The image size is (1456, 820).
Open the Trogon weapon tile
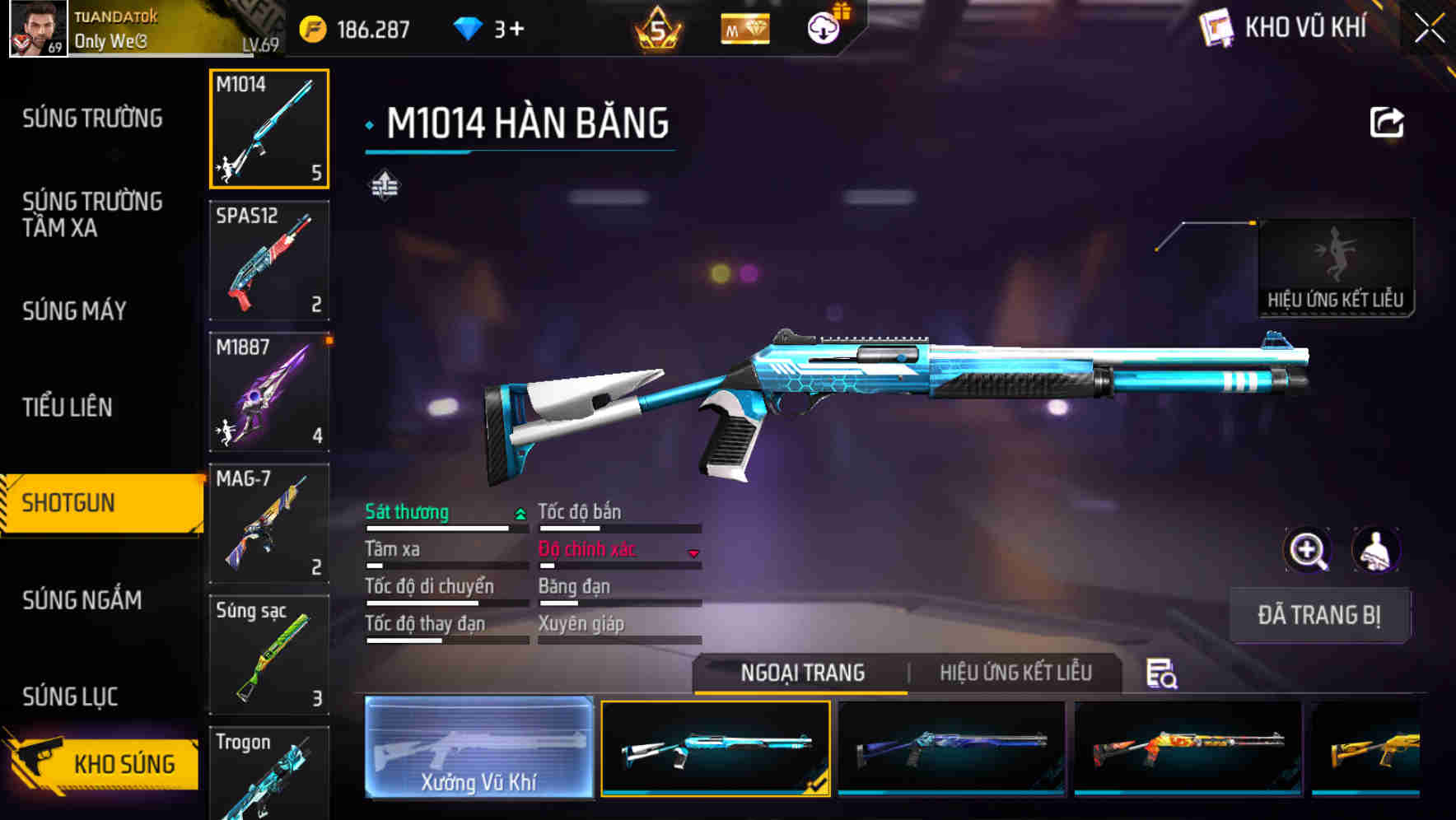269,774
